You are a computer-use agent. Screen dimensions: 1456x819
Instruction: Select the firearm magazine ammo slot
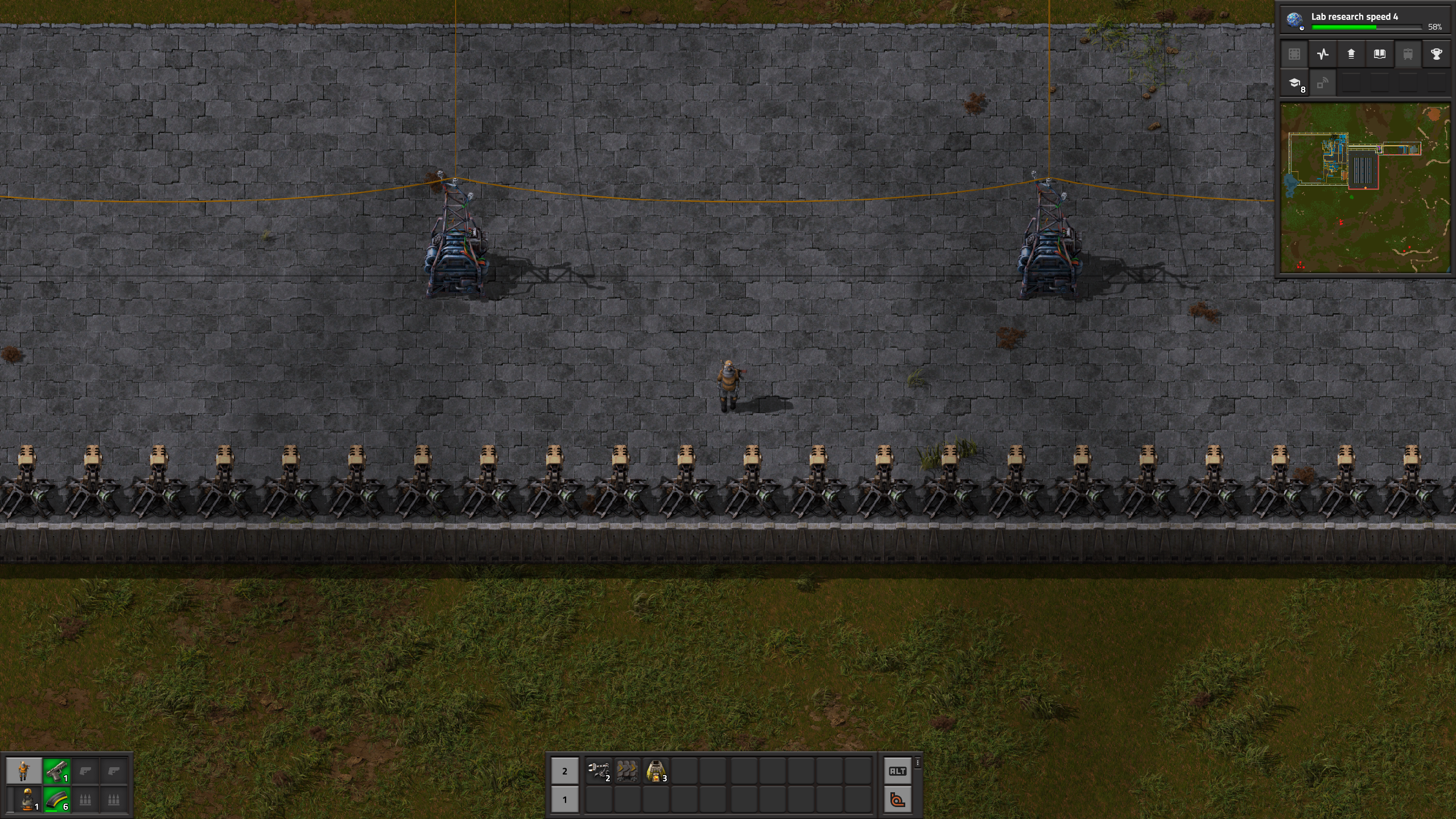pos(56,800)
